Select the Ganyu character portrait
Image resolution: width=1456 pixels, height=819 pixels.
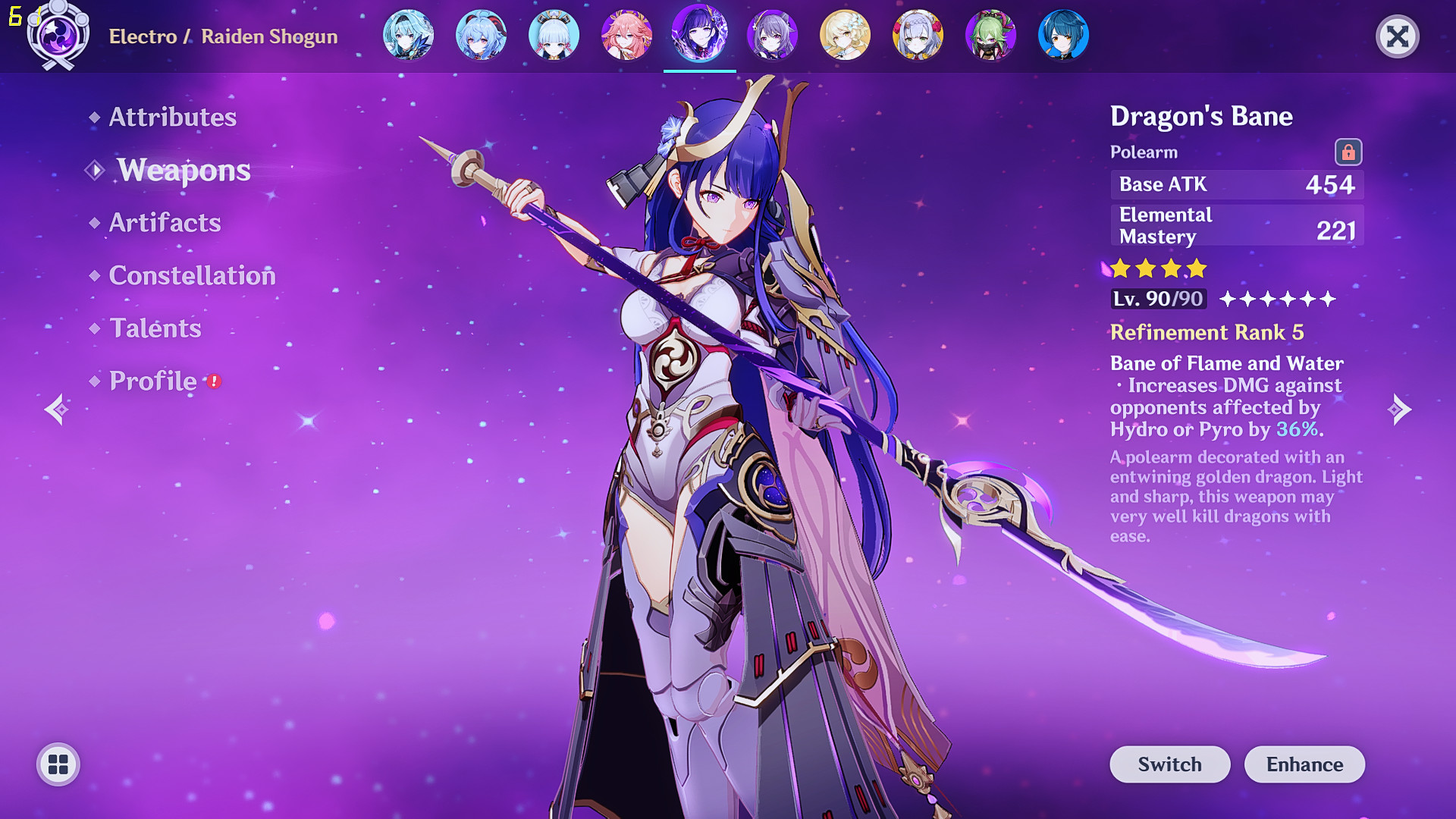(481, 36)
